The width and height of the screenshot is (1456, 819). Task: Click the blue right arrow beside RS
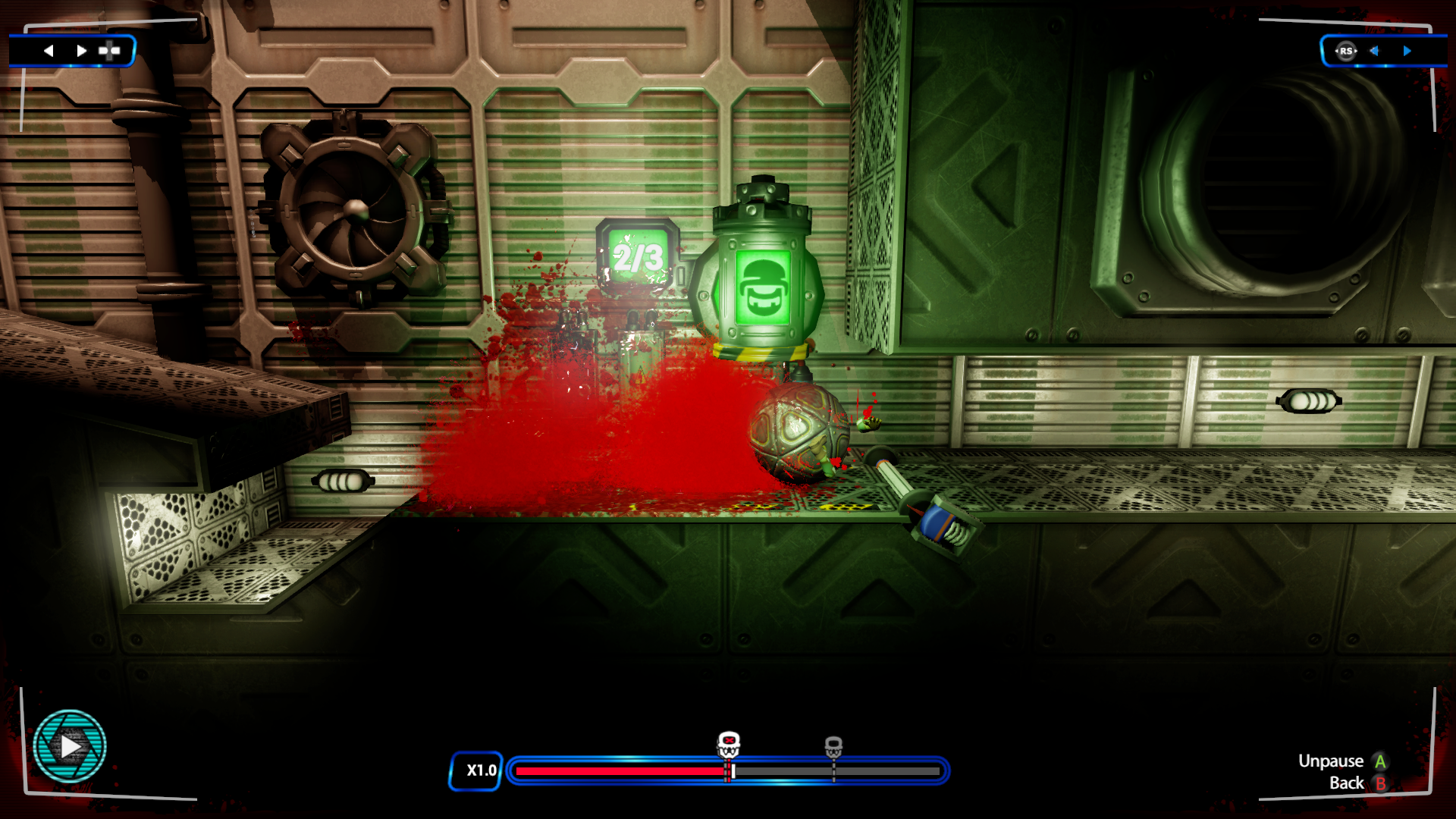click(x=1407, y=51)
